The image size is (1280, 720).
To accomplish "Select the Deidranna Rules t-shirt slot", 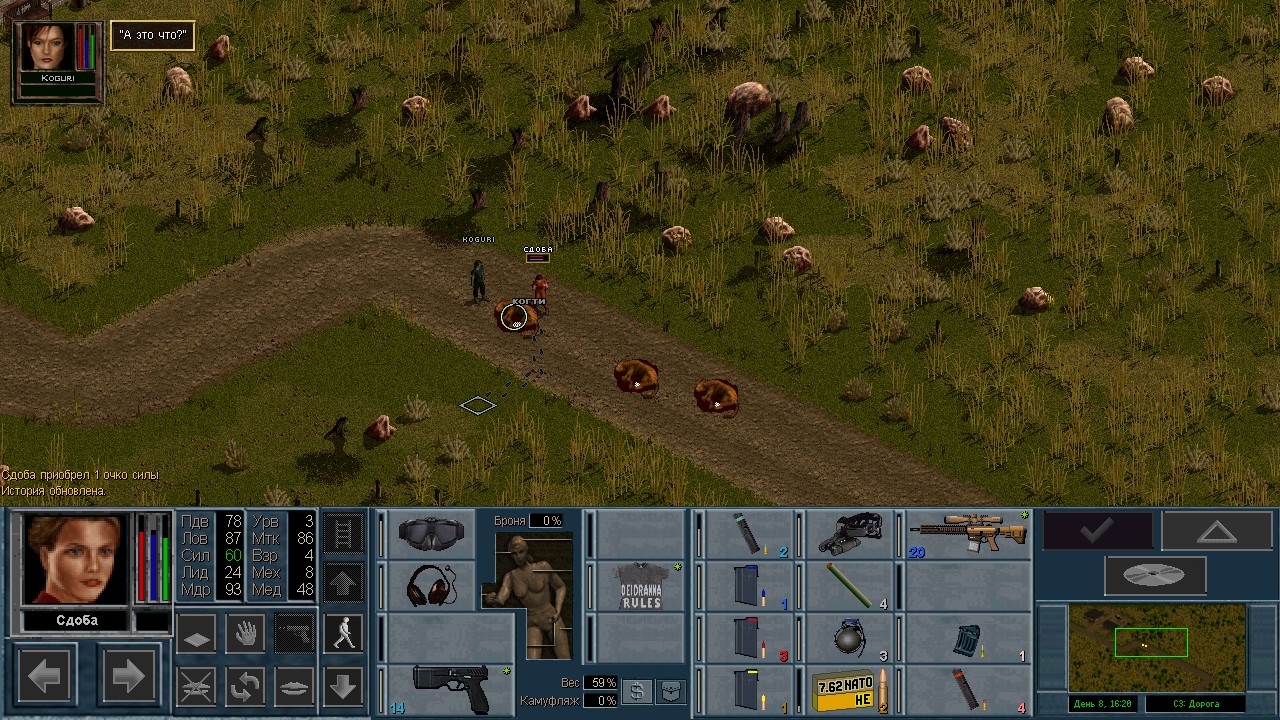I will pos(641,585).
